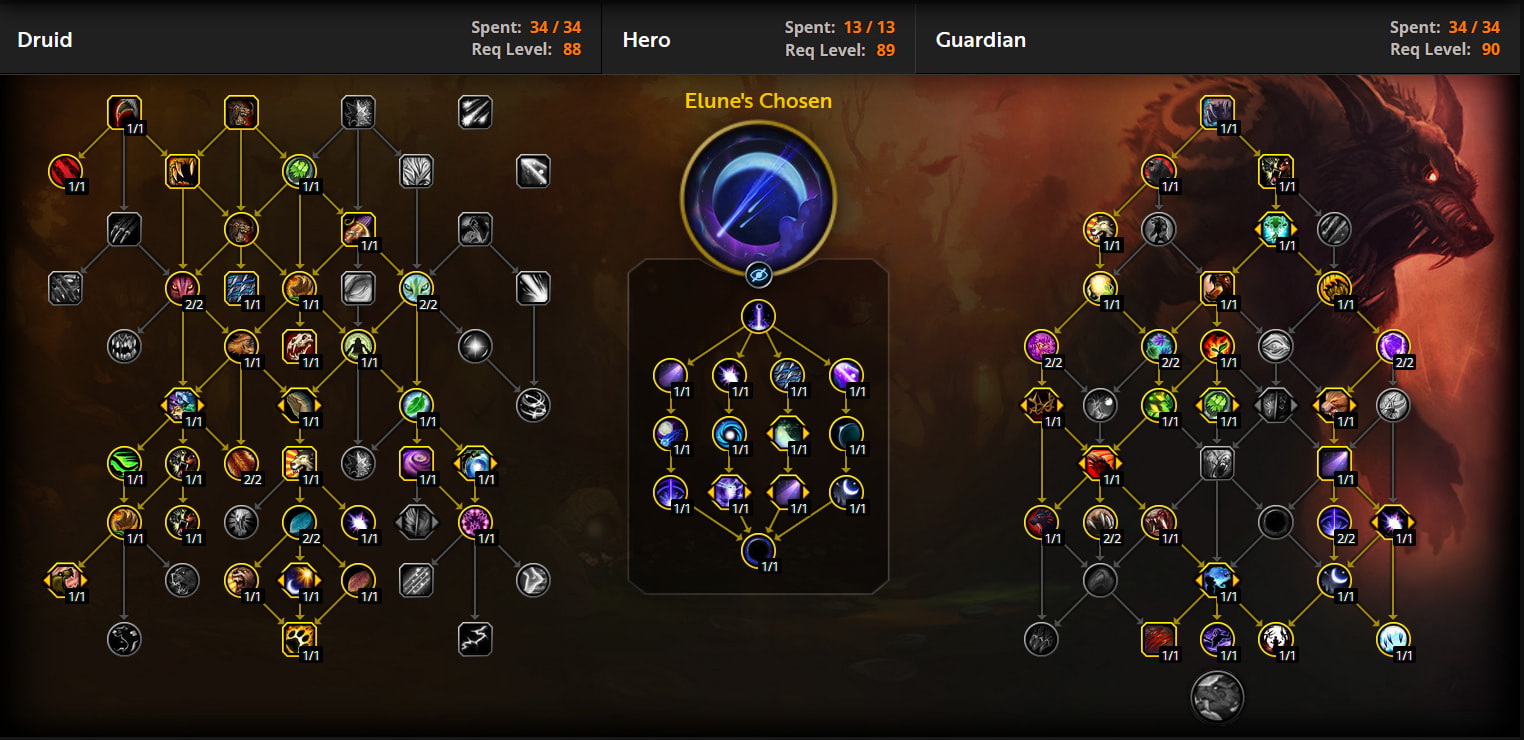
Task: Click the top node of the Hero tree
Action: point(758,317)
